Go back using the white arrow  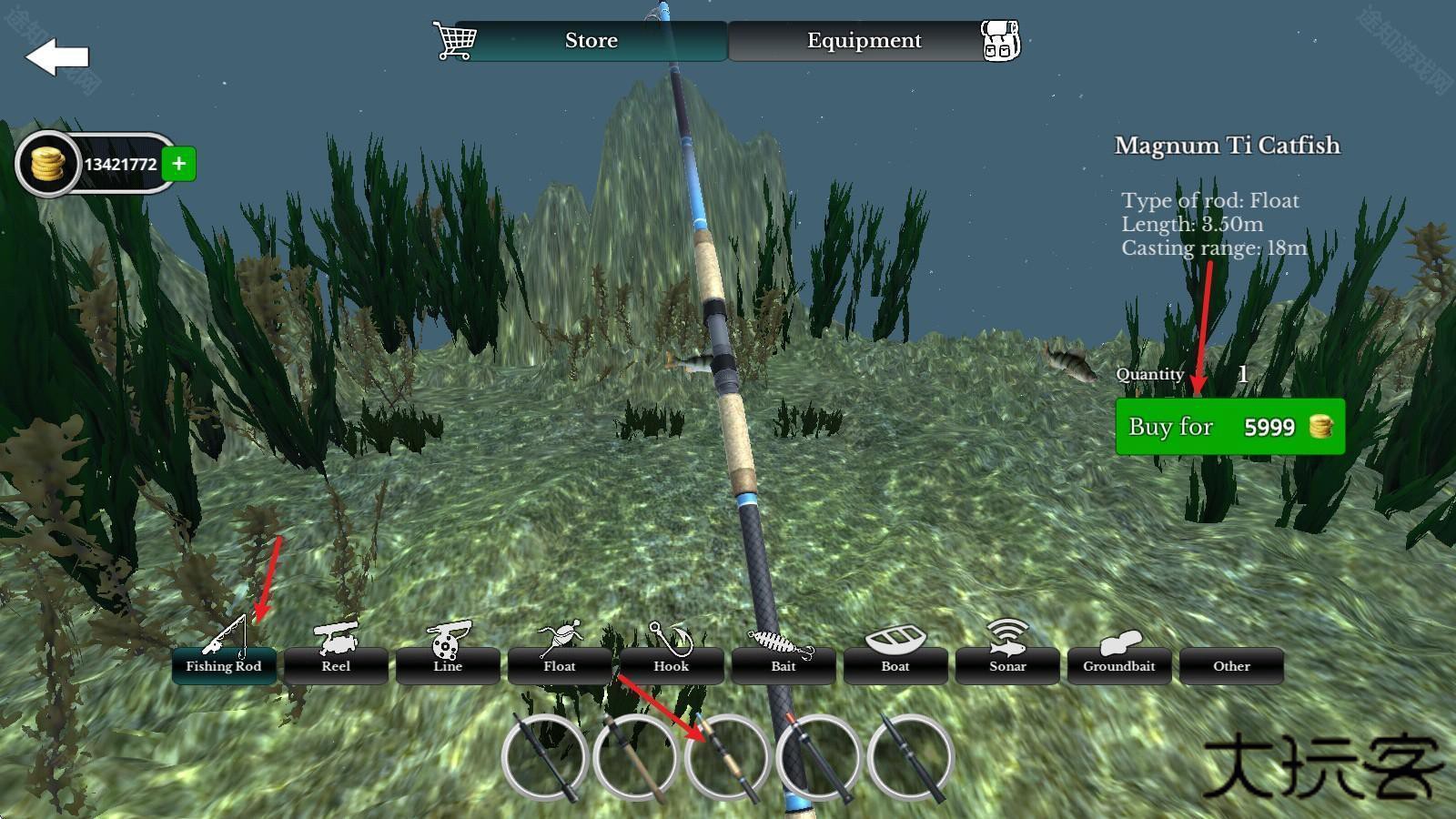(x=56, y=56)
